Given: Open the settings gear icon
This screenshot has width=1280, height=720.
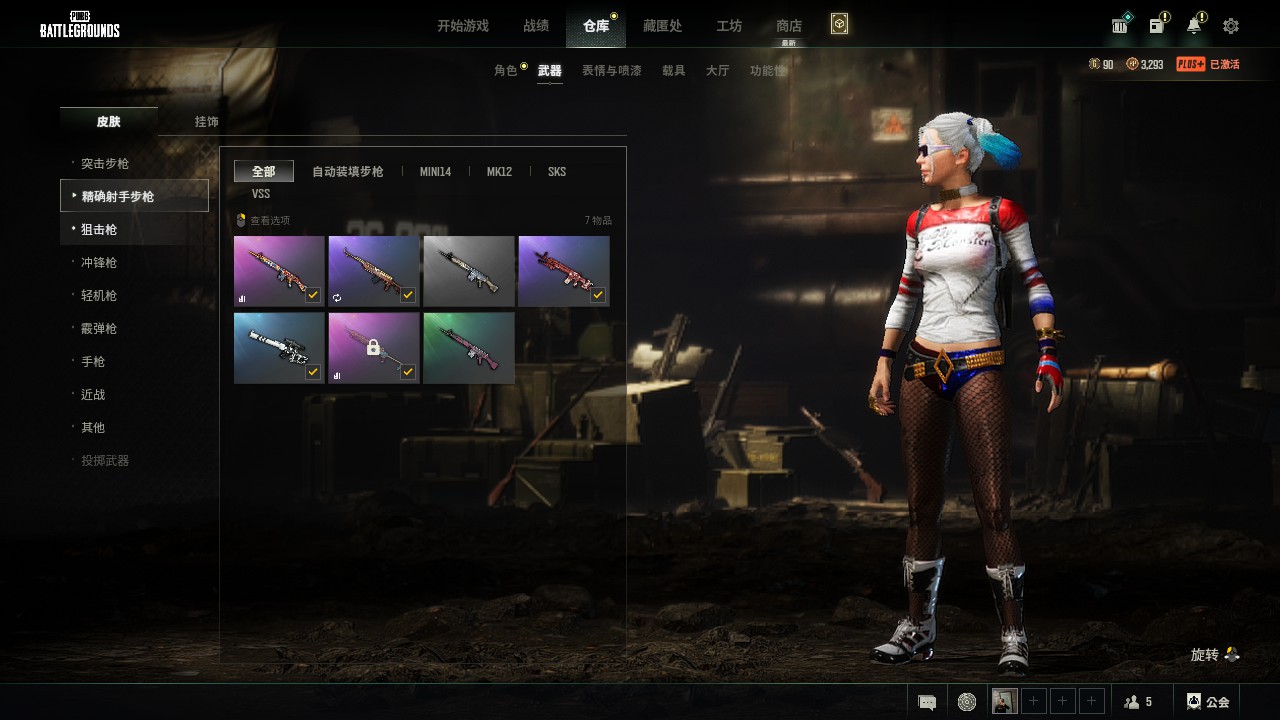Looking at the screenshot, I should coord(1231,26).
